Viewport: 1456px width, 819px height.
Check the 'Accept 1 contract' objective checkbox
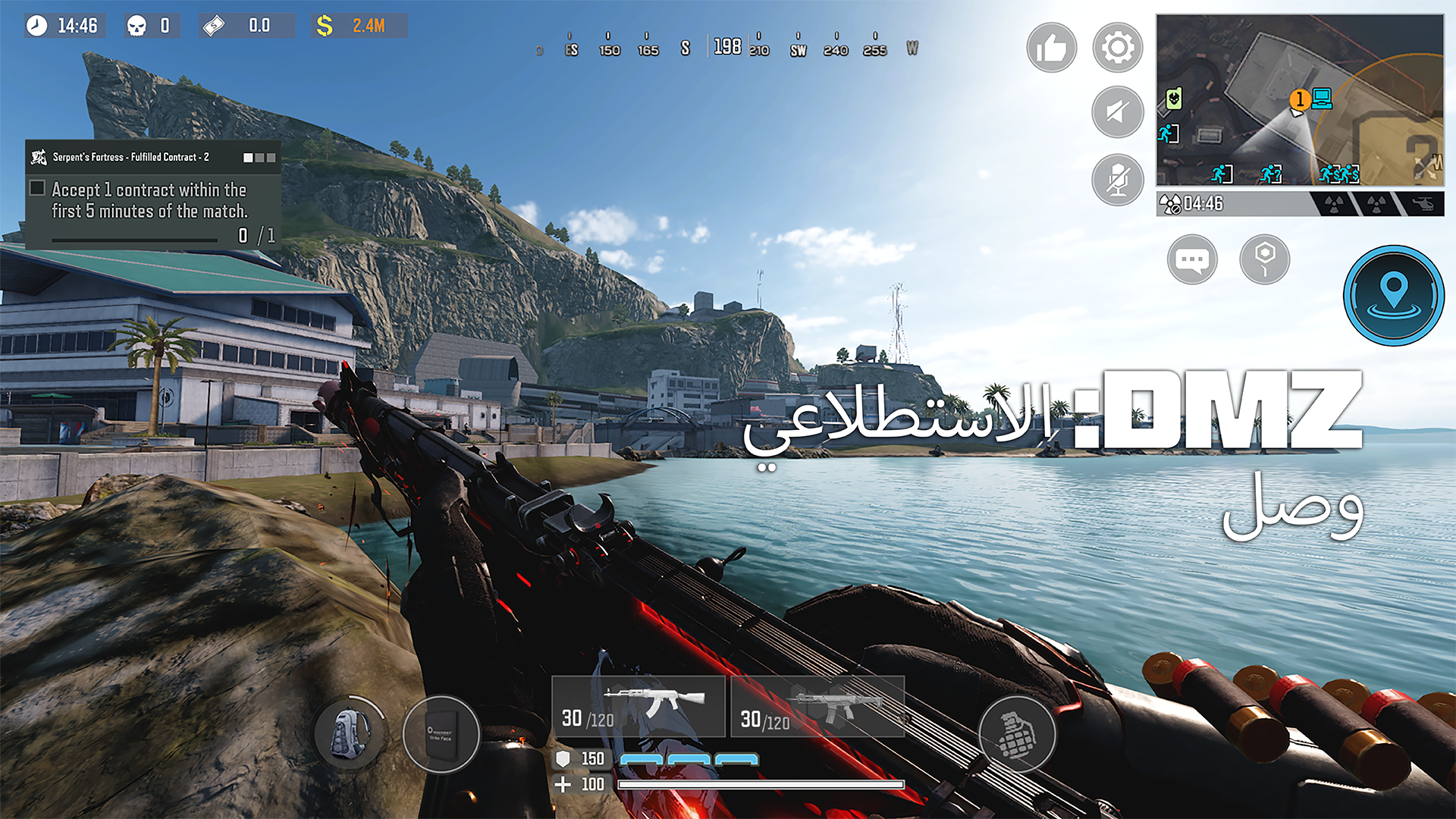coord(36,187)
